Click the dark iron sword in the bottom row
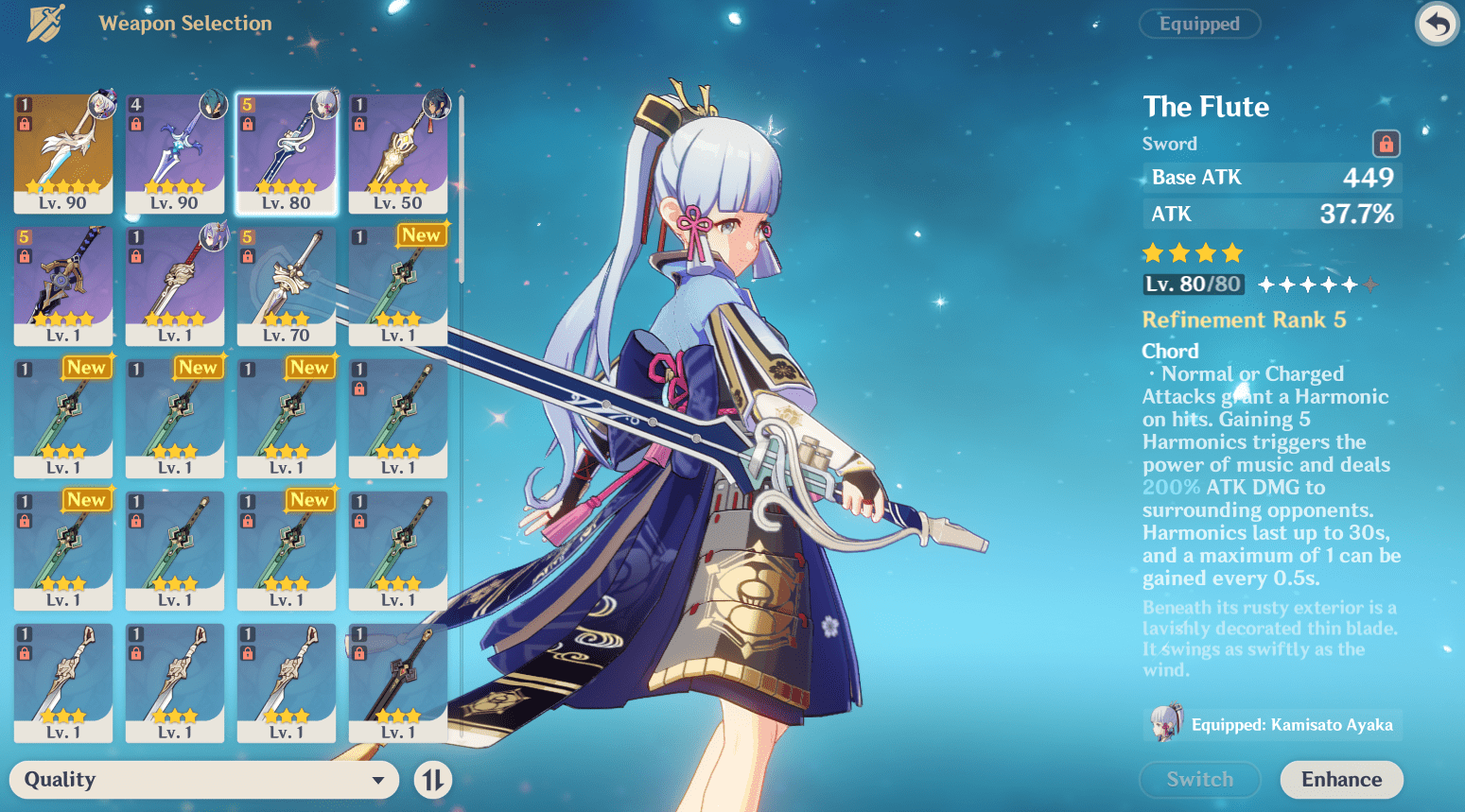The image size is (1465, 812). (x=398, y=682)
